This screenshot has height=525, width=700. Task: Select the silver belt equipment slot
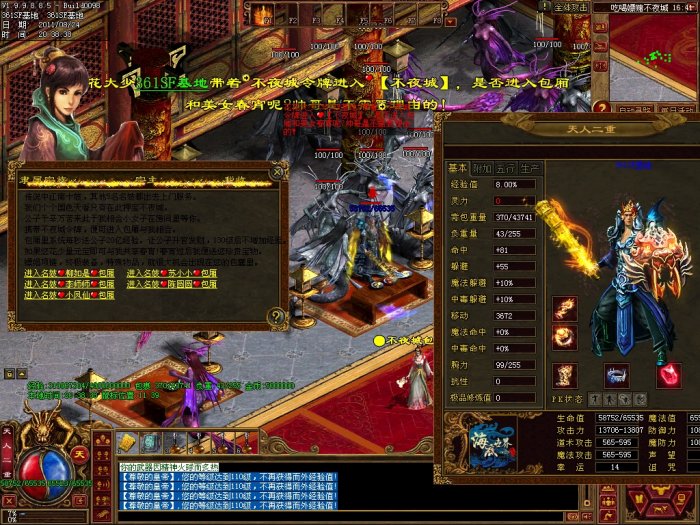pos(615,375)
